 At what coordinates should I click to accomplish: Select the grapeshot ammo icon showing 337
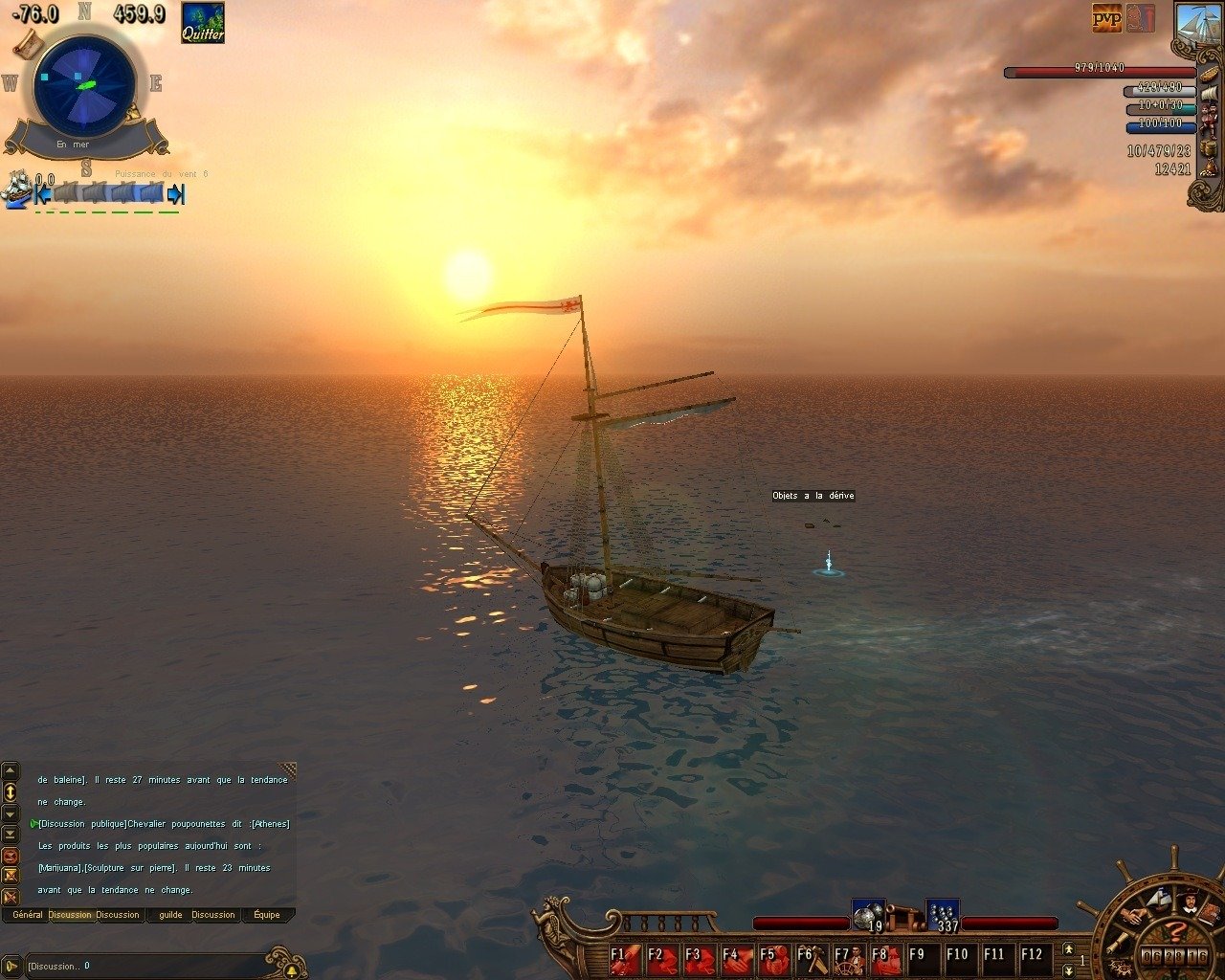[x=943, y=916]
